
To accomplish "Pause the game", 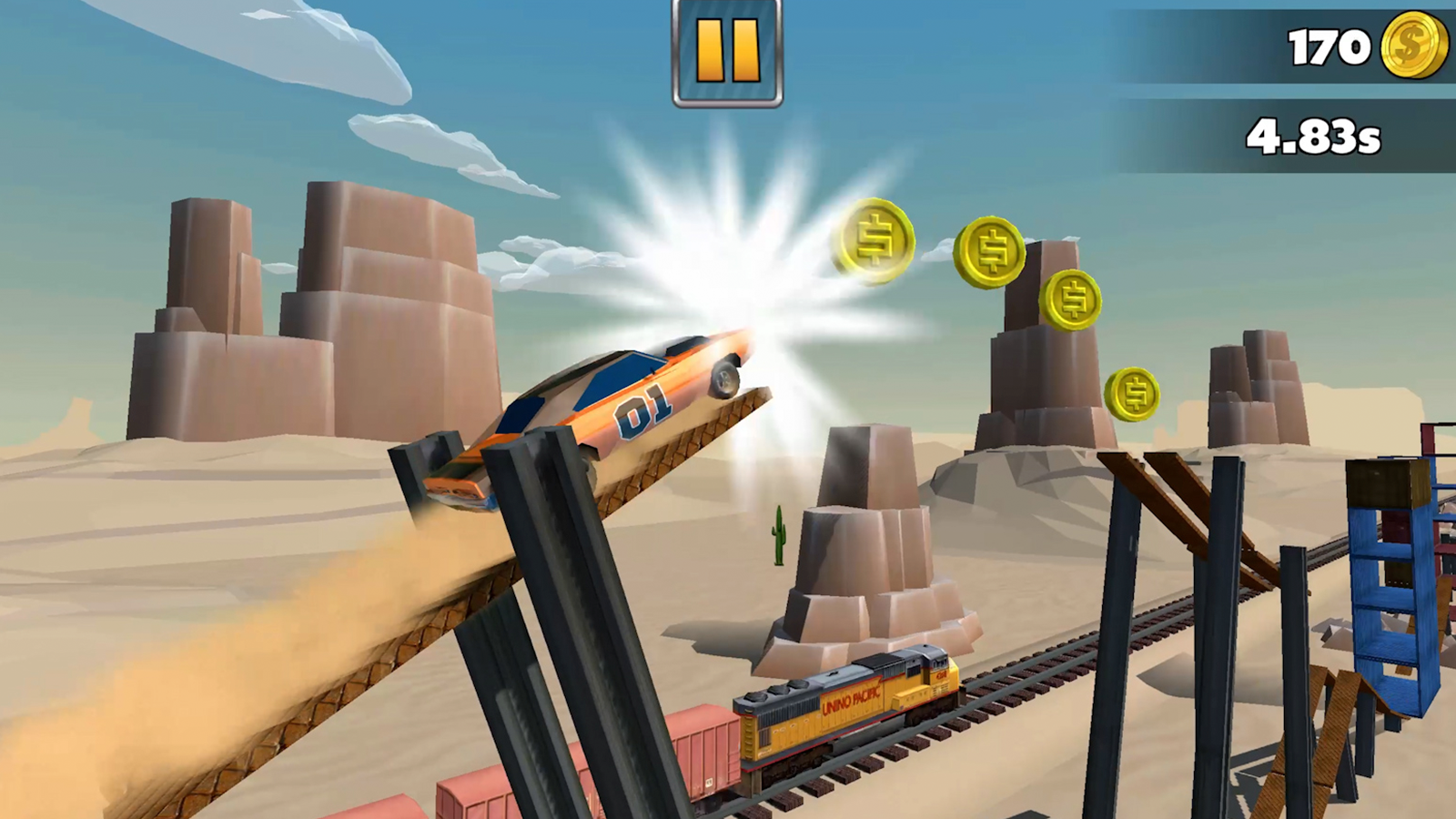I will (725, 52).
